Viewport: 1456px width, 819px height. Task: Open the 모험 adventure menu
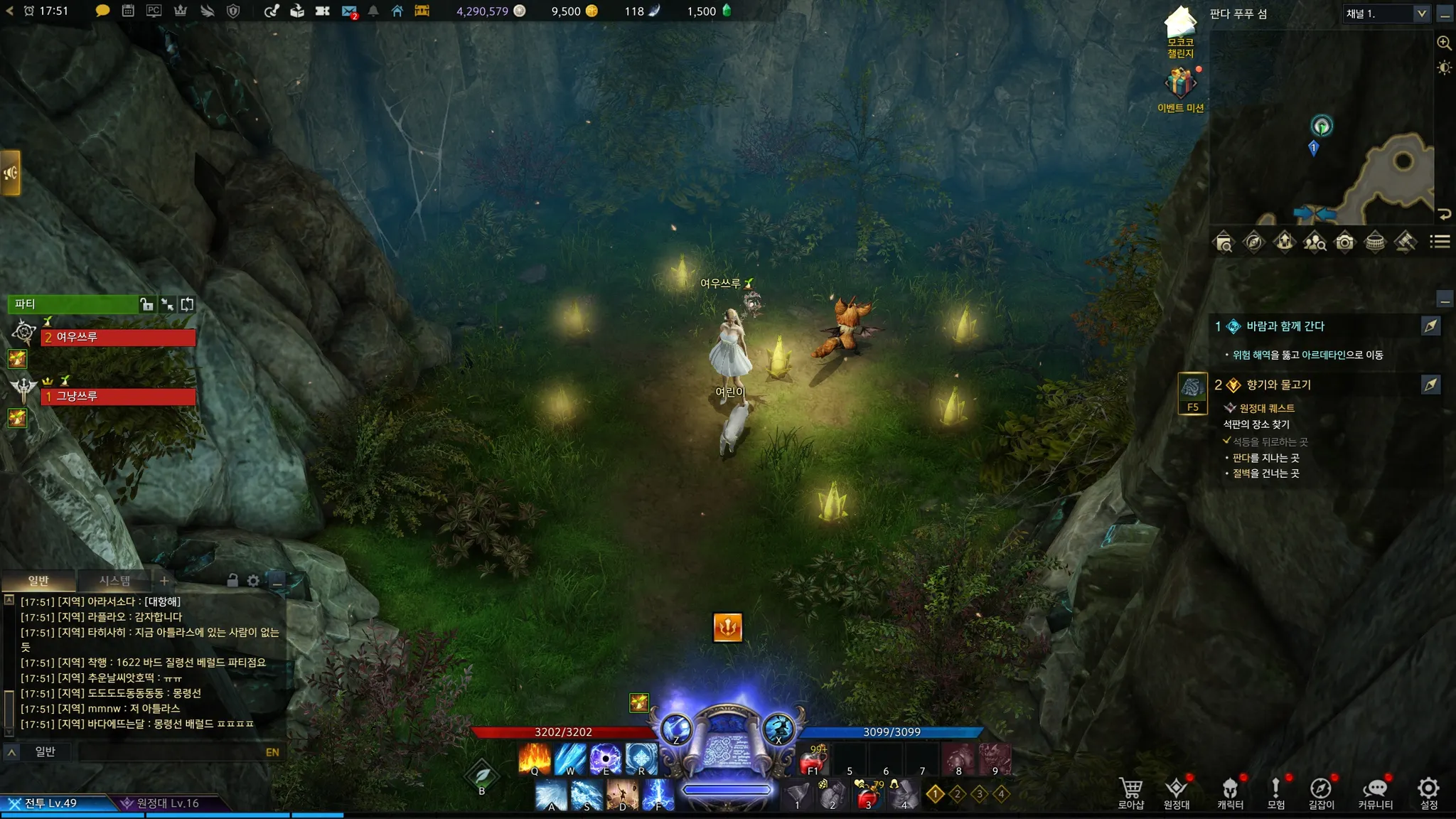[1275, 792]
